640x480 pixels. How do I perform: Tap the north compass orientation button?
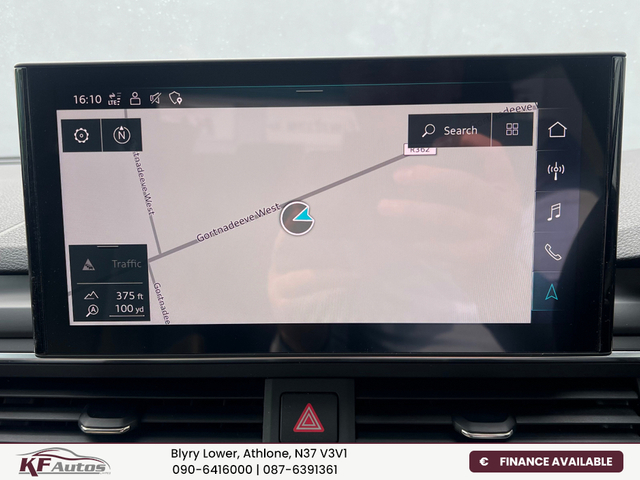point(122,135)
